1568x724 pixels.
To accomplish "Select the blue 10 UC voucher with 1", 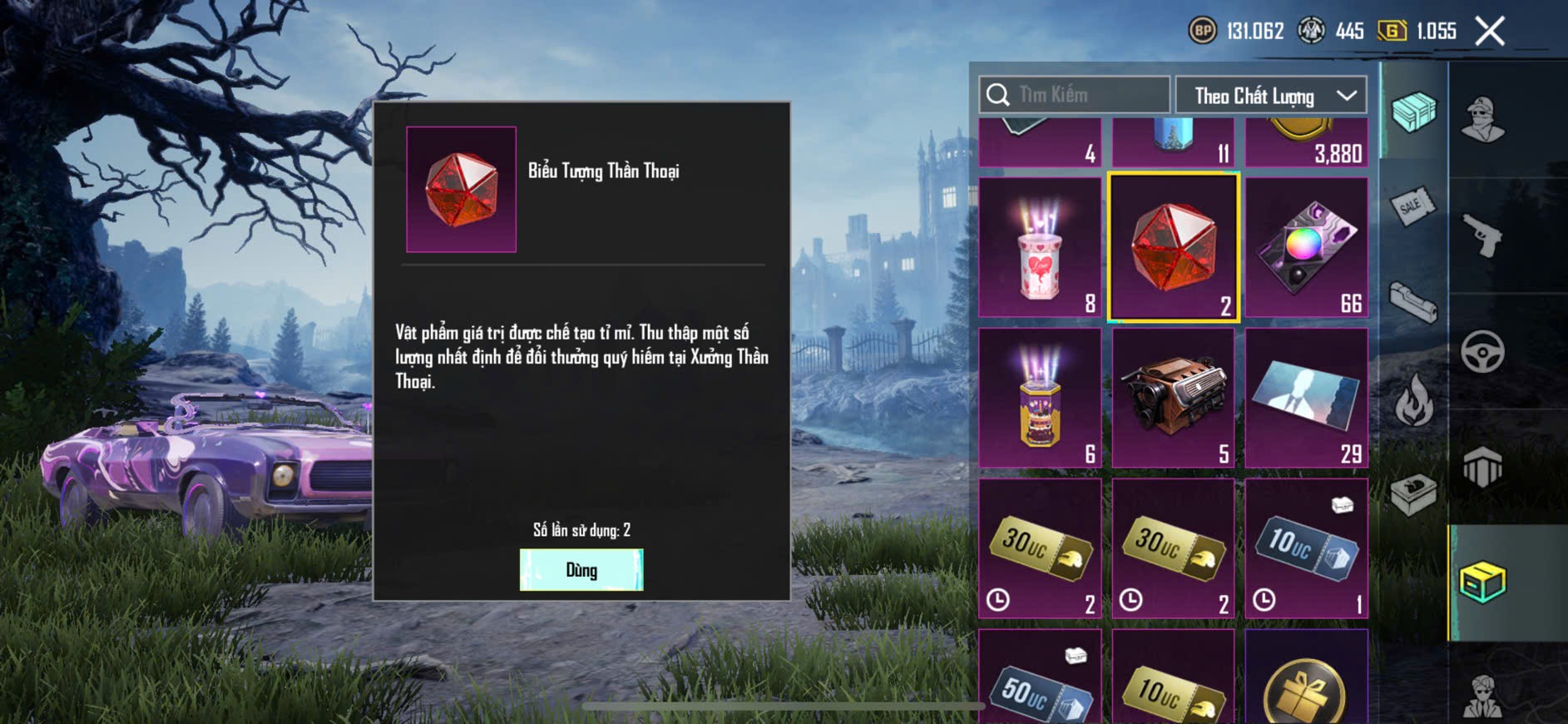I will (1306, 548).
